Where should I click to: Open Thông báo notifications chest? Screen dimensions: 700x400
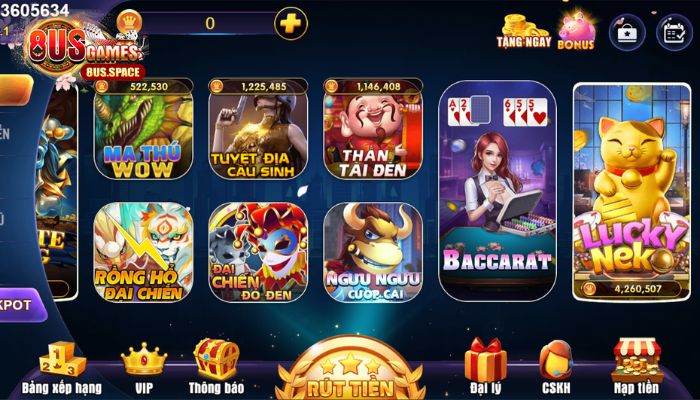pos(217,366)
